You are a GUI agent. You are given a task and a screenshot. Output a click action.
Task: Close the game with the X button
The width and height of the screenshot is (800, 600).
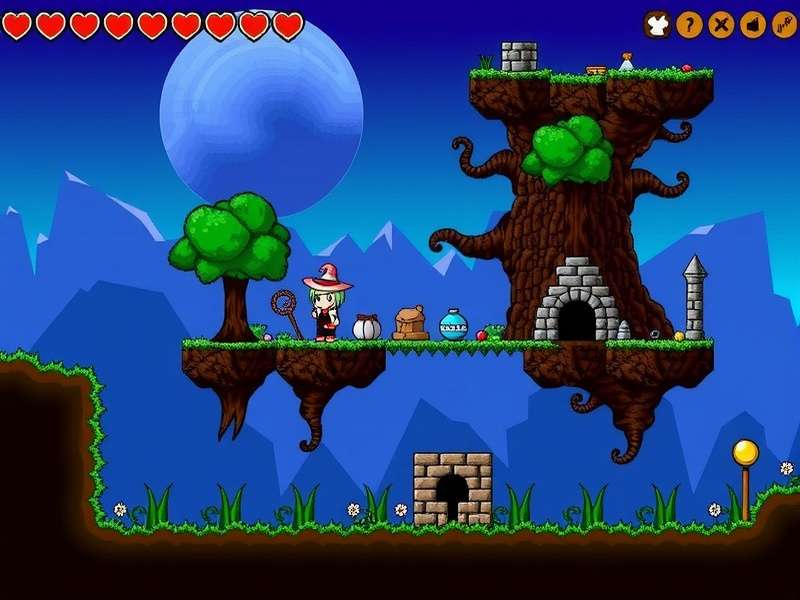click(721, 24)
